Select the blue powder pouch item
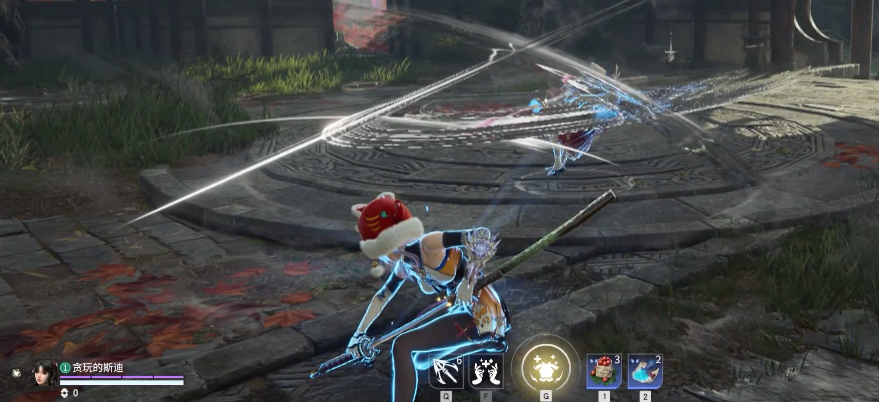Screen dimensions: 879x402 tap(644, 371)
